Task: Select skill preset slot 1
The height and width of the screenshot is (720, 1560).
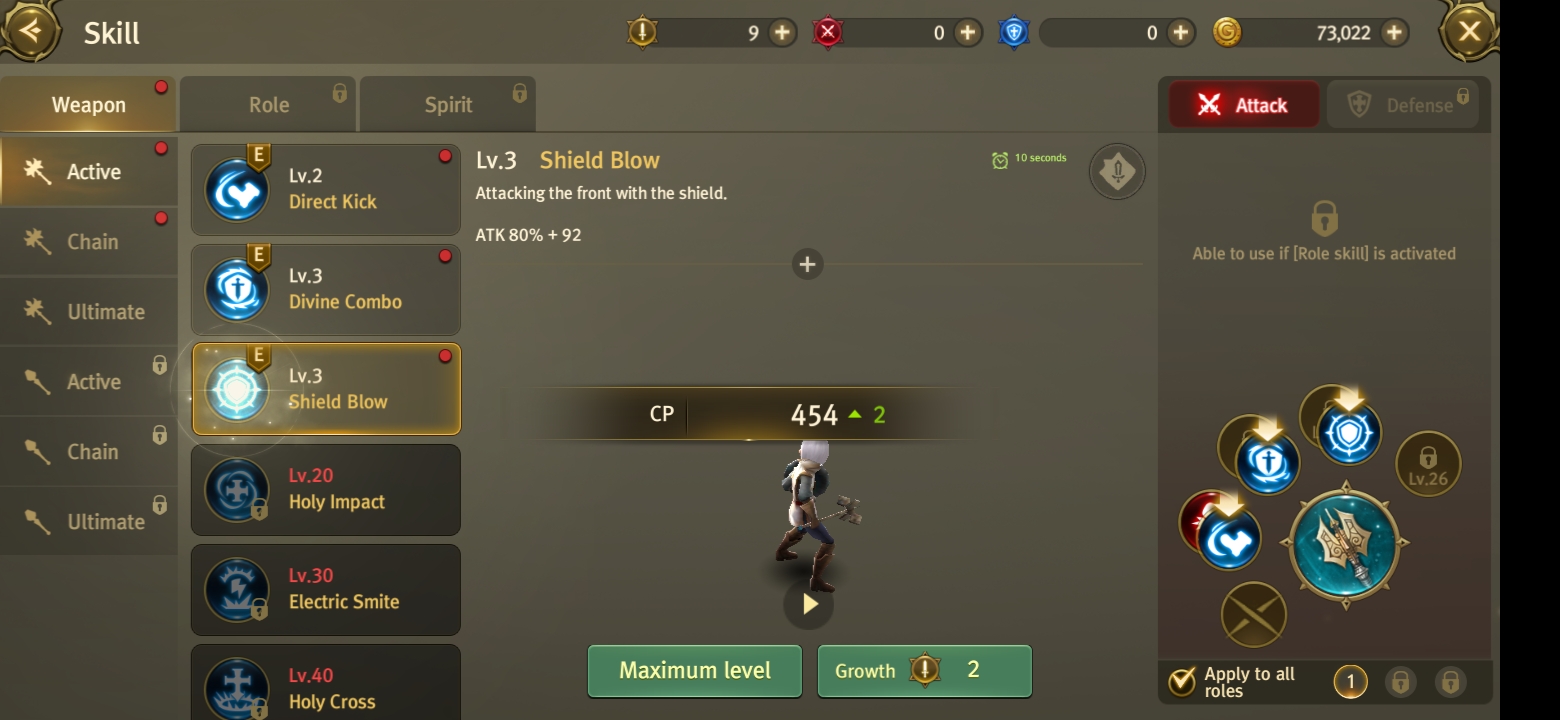Action: 1350,682
